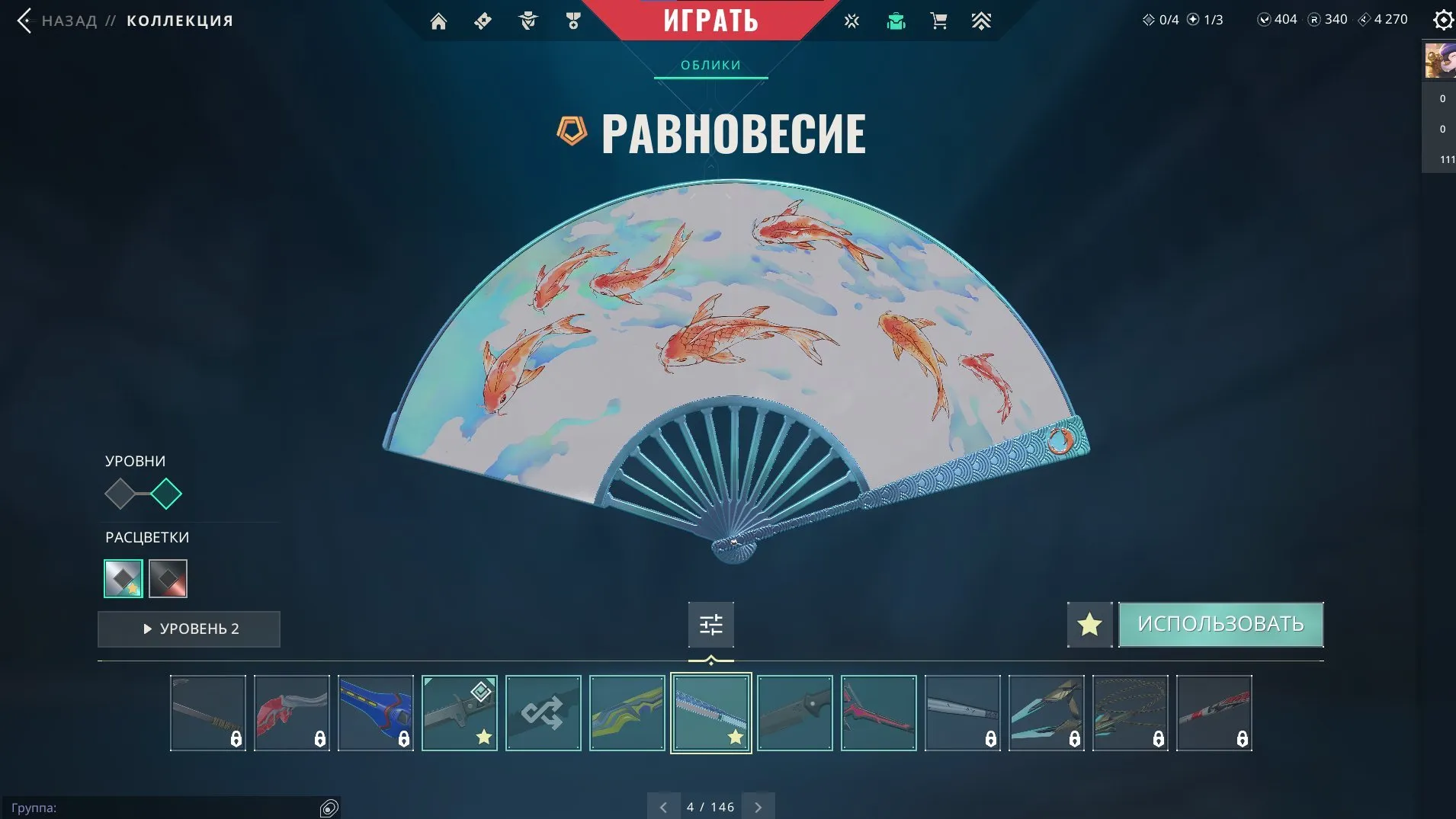Select the Collection backpack icon
The width and height of the screenshot is (1456, 819).
[896, 21]
